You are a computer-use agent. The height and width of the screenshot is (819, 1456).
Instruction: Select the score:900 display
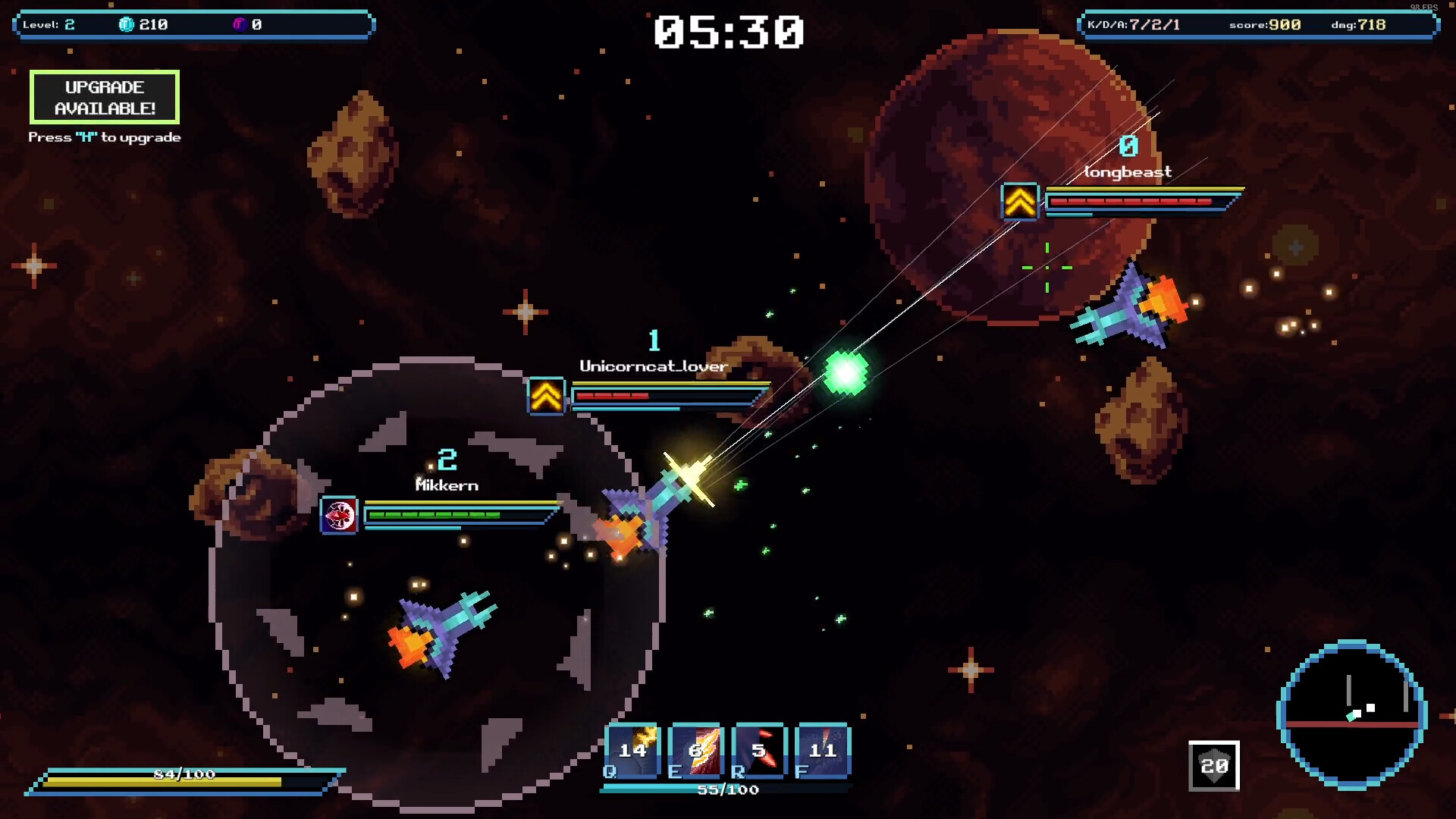1263,24
